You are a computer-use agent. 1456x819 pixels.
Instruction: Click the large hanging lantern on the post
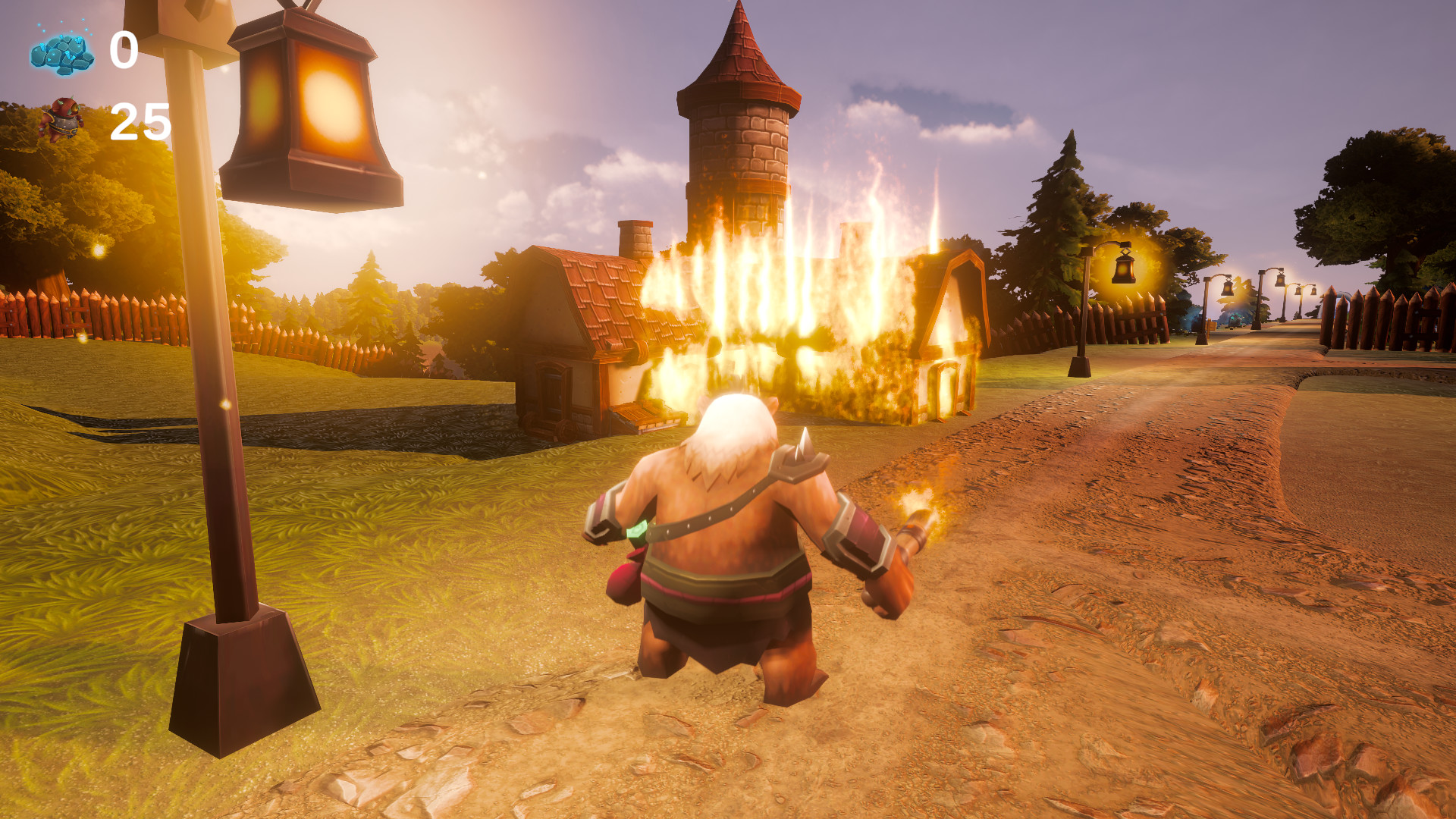311,106
